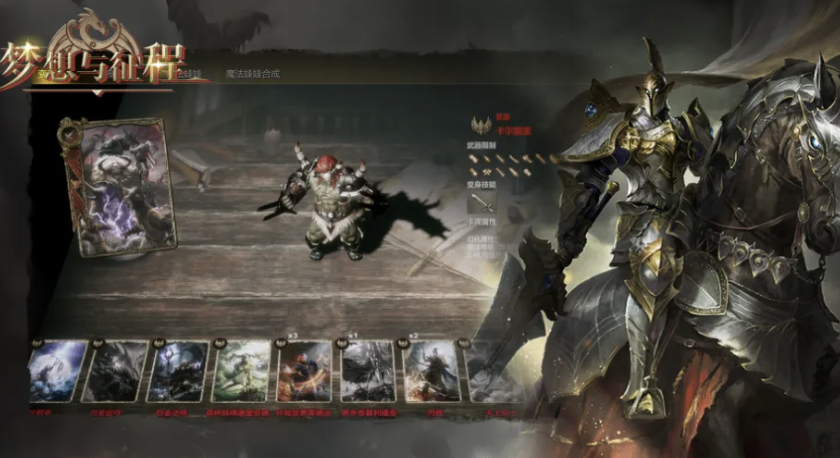The height and width of the screenshot is (458, 840).
Task: Choose the blue-white lightning card in the row
Action: (57, 371)
